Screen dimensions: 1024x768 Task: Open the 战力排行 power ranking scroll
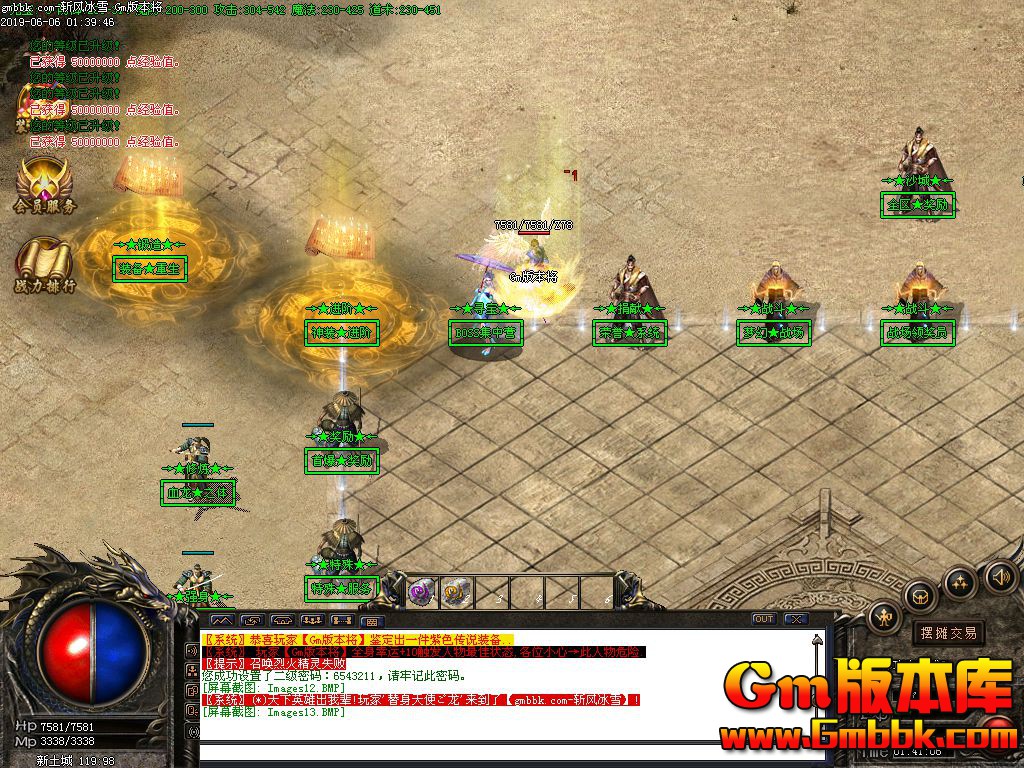[44, 265]
